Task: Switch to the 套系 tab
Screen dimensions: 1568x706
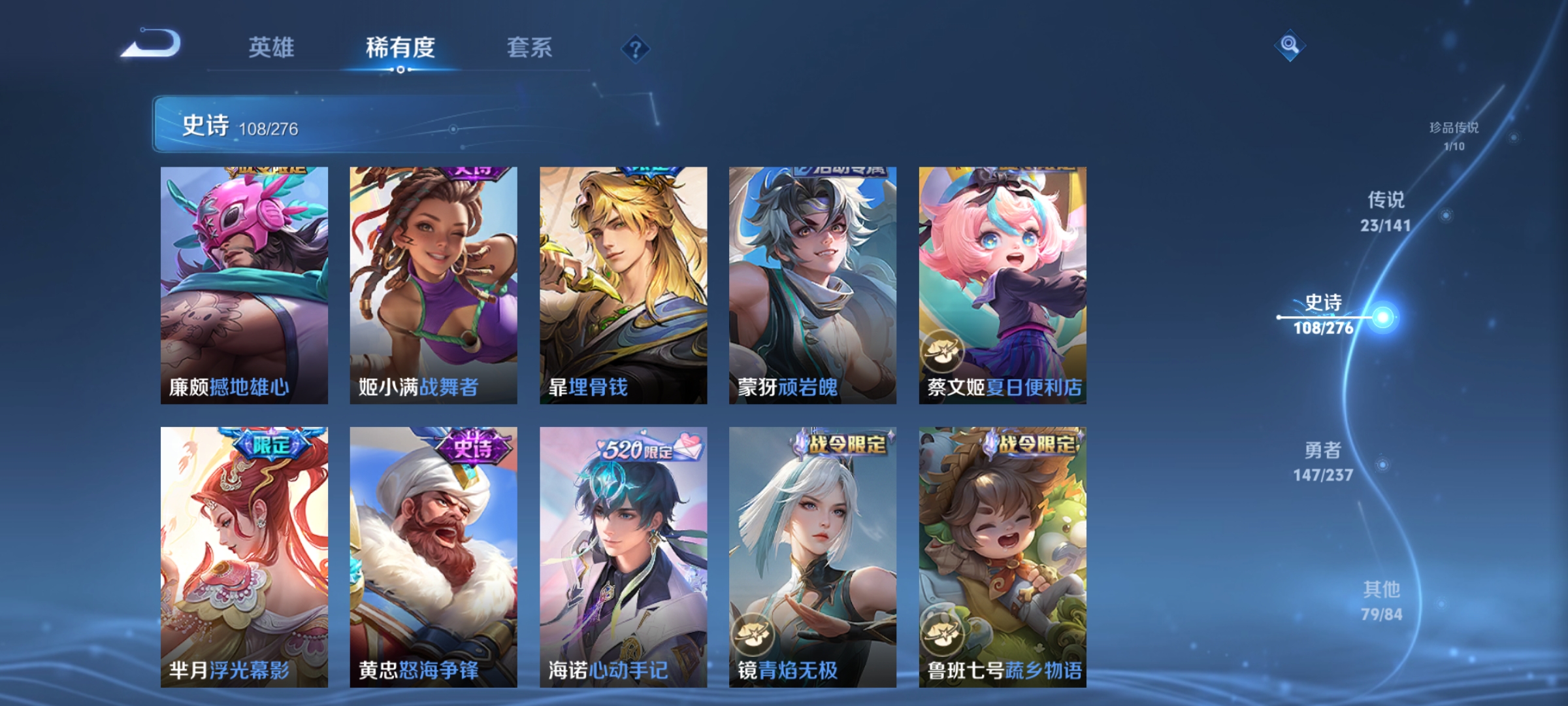Action: (530, 48)
